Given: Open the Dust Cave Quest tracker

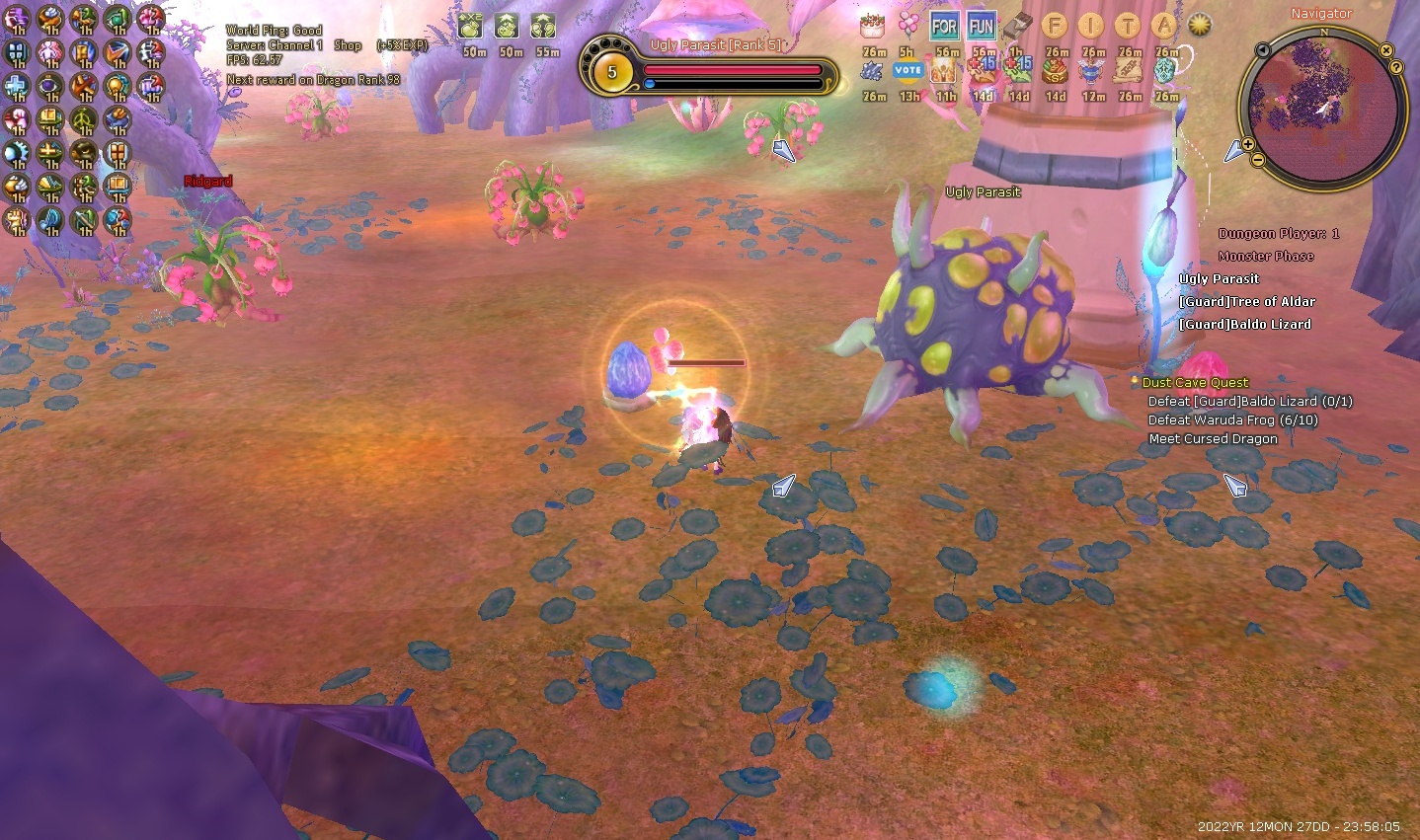Looking at the screenshot, I should coord(1195,382).
